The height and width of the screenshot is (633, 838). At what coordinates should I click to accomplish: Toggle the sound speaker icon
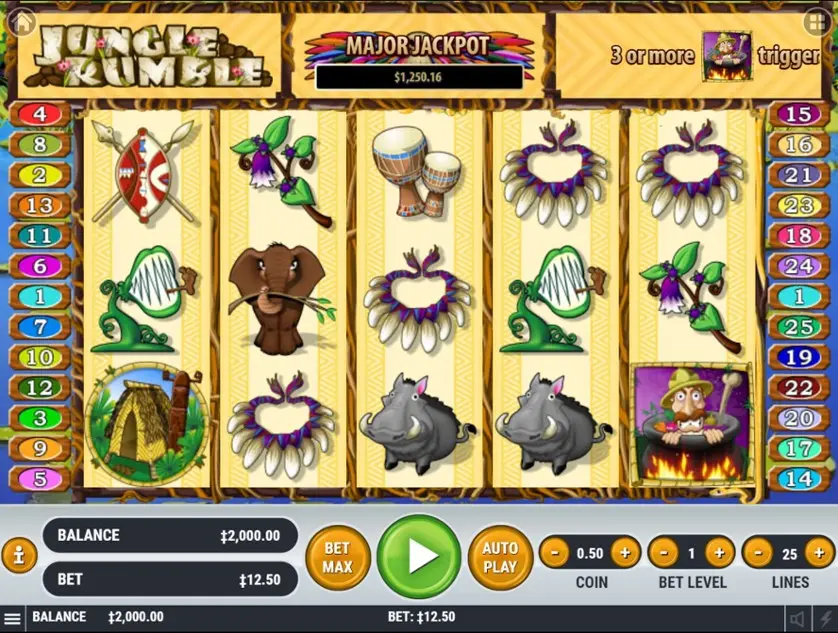point(797,618)
